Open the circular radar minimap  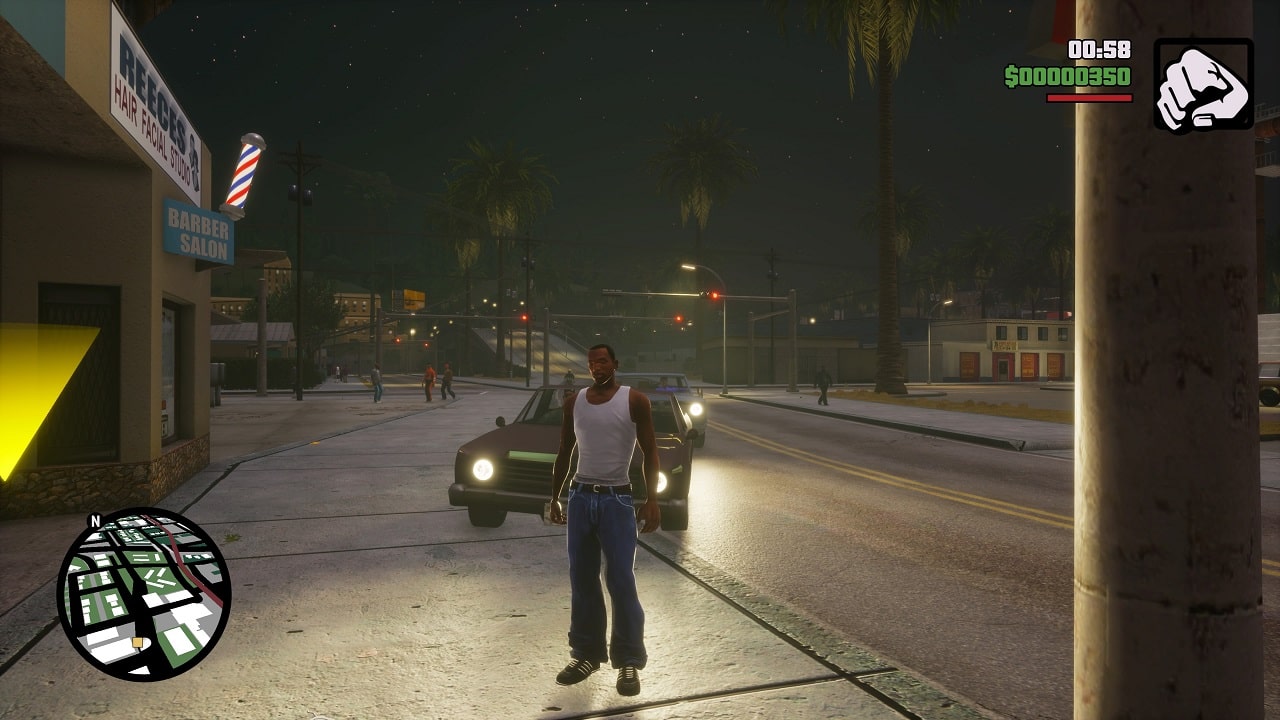point(144,594)
